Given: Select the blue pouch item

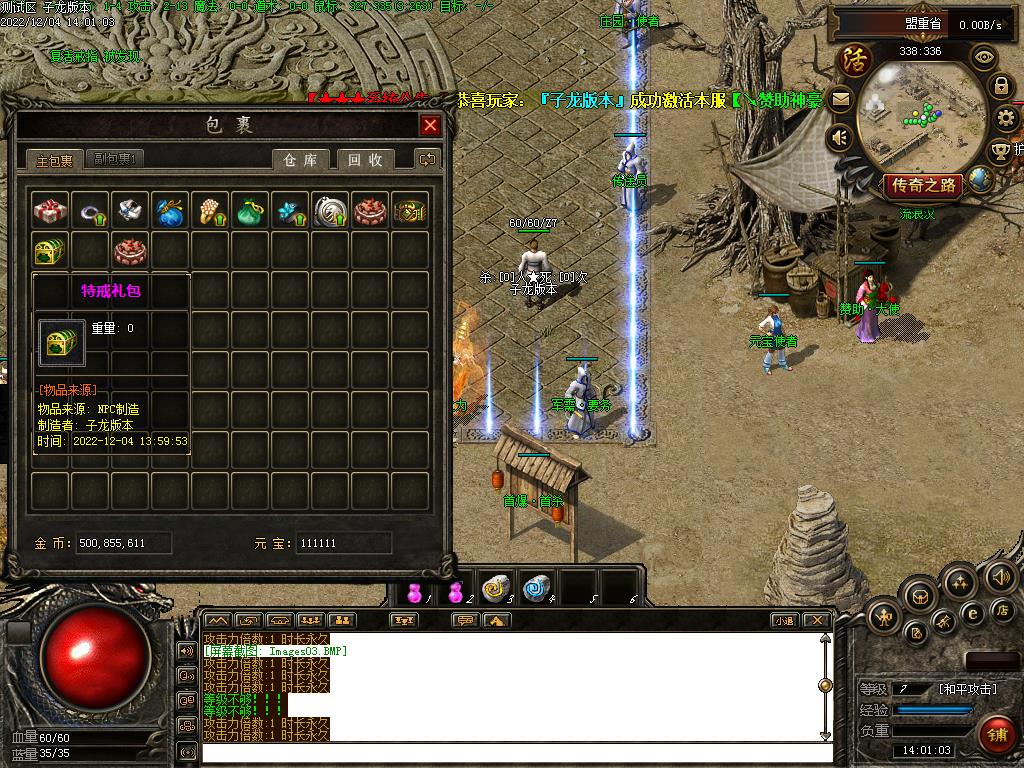Looking at the screenshot, I should (170, 210).
